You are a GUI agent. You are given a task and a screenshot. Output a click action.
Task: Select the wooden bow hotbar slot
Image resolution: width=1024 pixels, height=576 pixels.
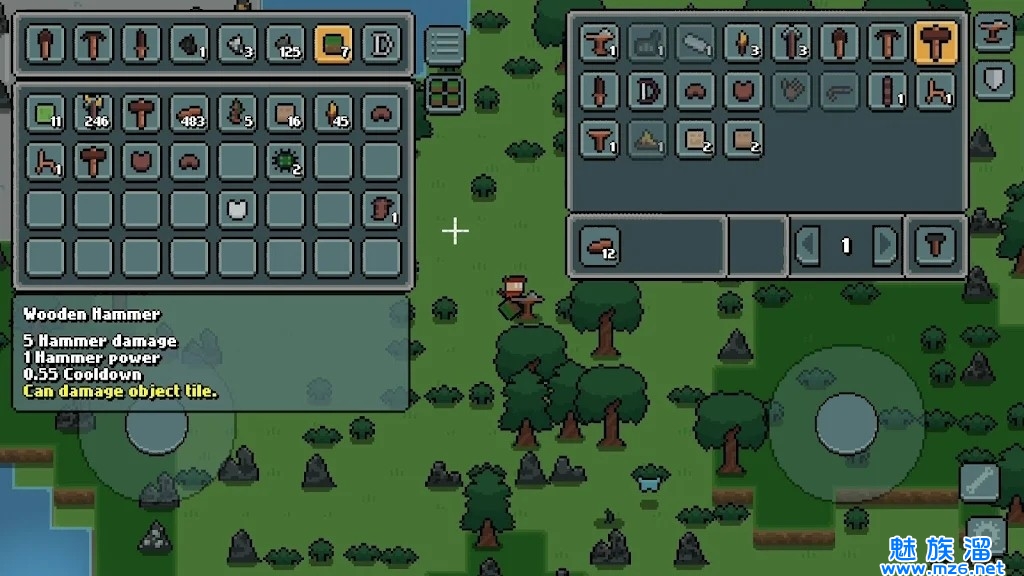pos(380,44)
